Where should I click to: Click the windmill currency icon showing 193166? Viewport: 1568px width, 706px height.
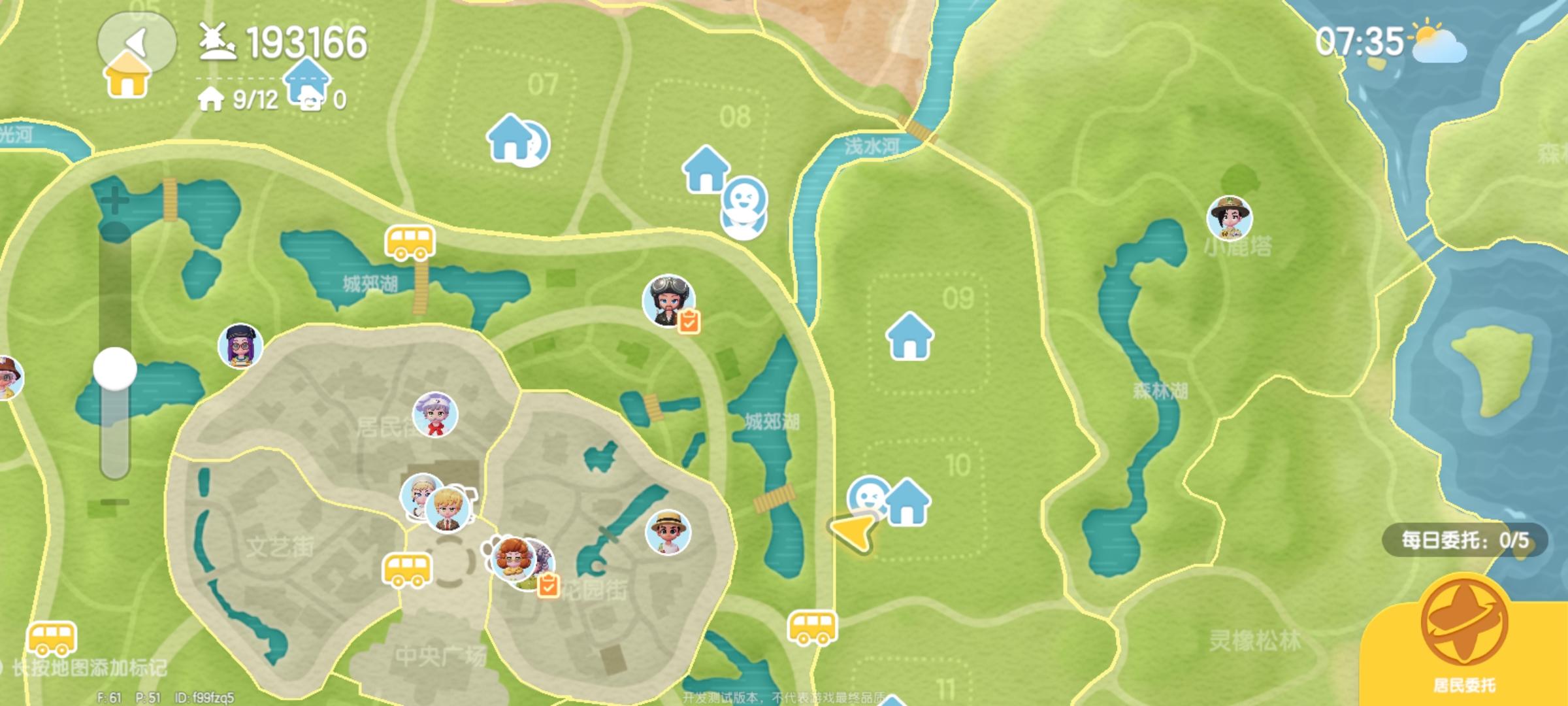pyautogui.click(x=218, y=41)
